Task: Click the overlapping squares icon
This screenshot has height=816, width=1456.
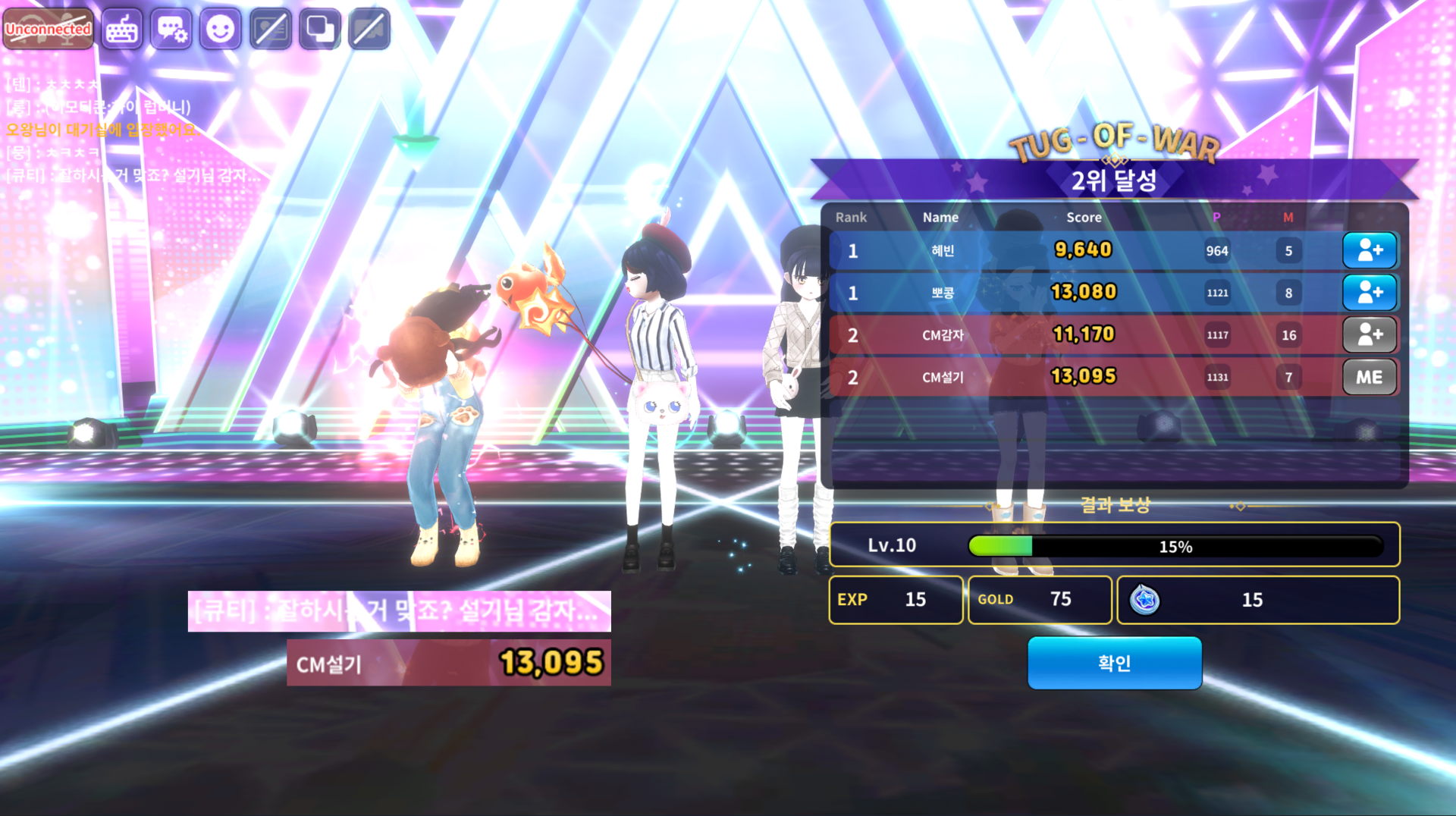Action: (x=320, y=30)
